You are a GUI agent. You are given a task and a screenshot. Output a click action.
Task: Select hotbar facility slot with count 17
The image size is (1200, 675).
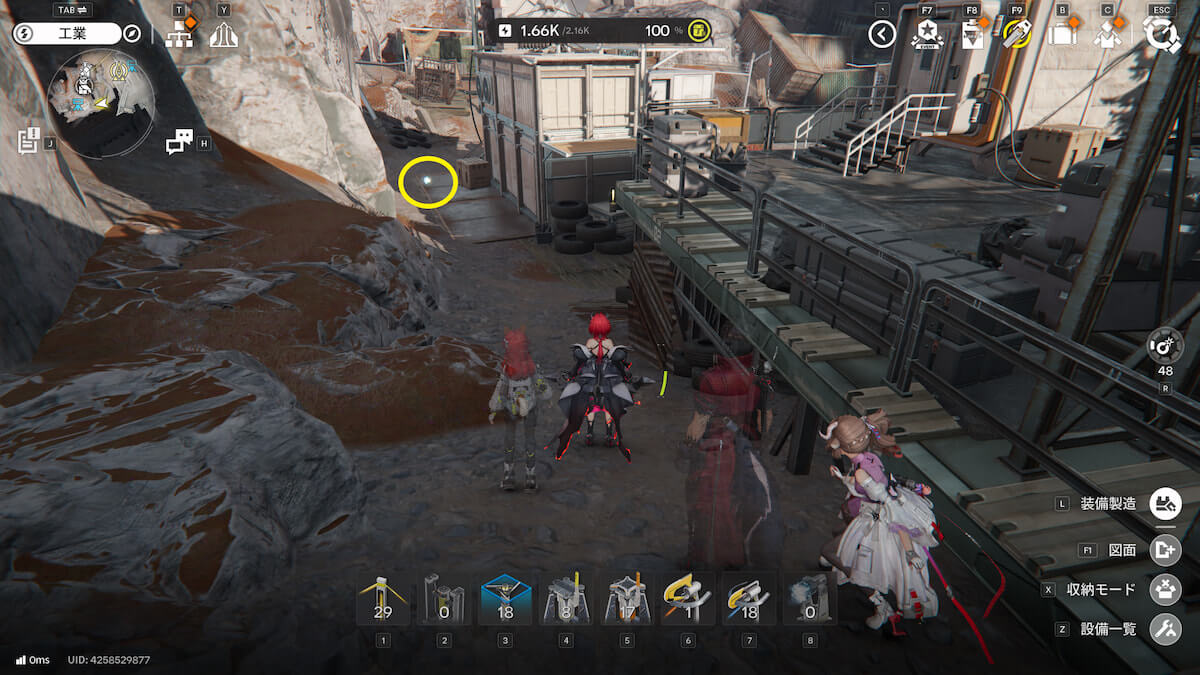click(627, 600)
